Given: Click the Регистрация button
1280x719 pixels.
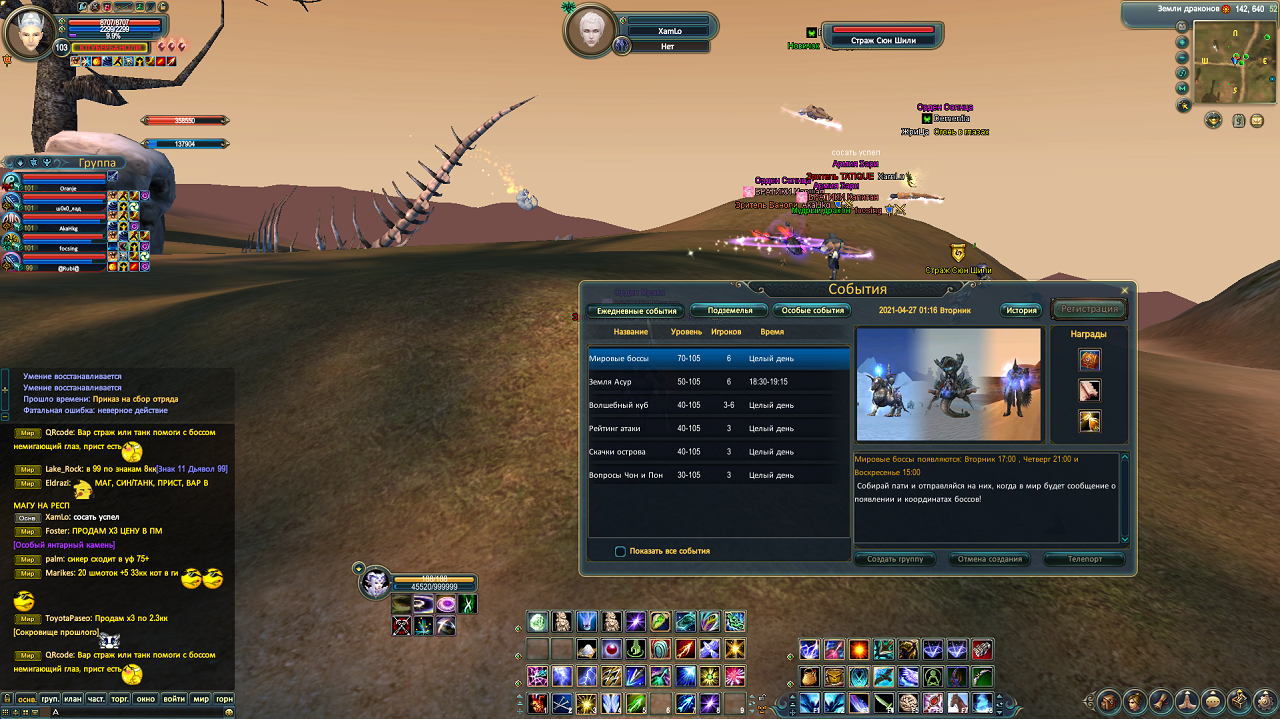Looking at the screenshot, I should [x=1089, y=310].
